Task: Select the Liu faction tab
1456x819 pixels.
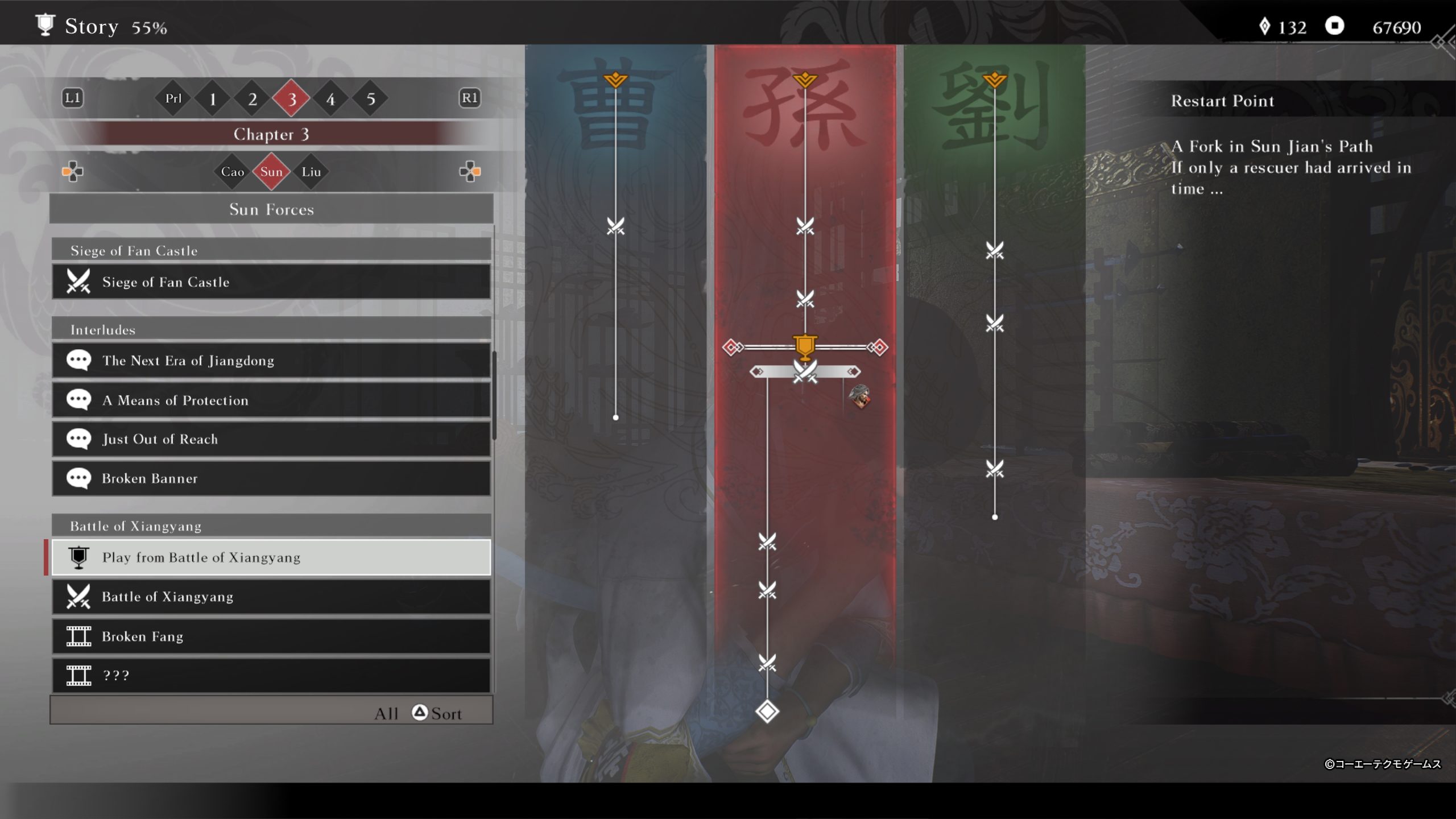Action: [311, 172]
